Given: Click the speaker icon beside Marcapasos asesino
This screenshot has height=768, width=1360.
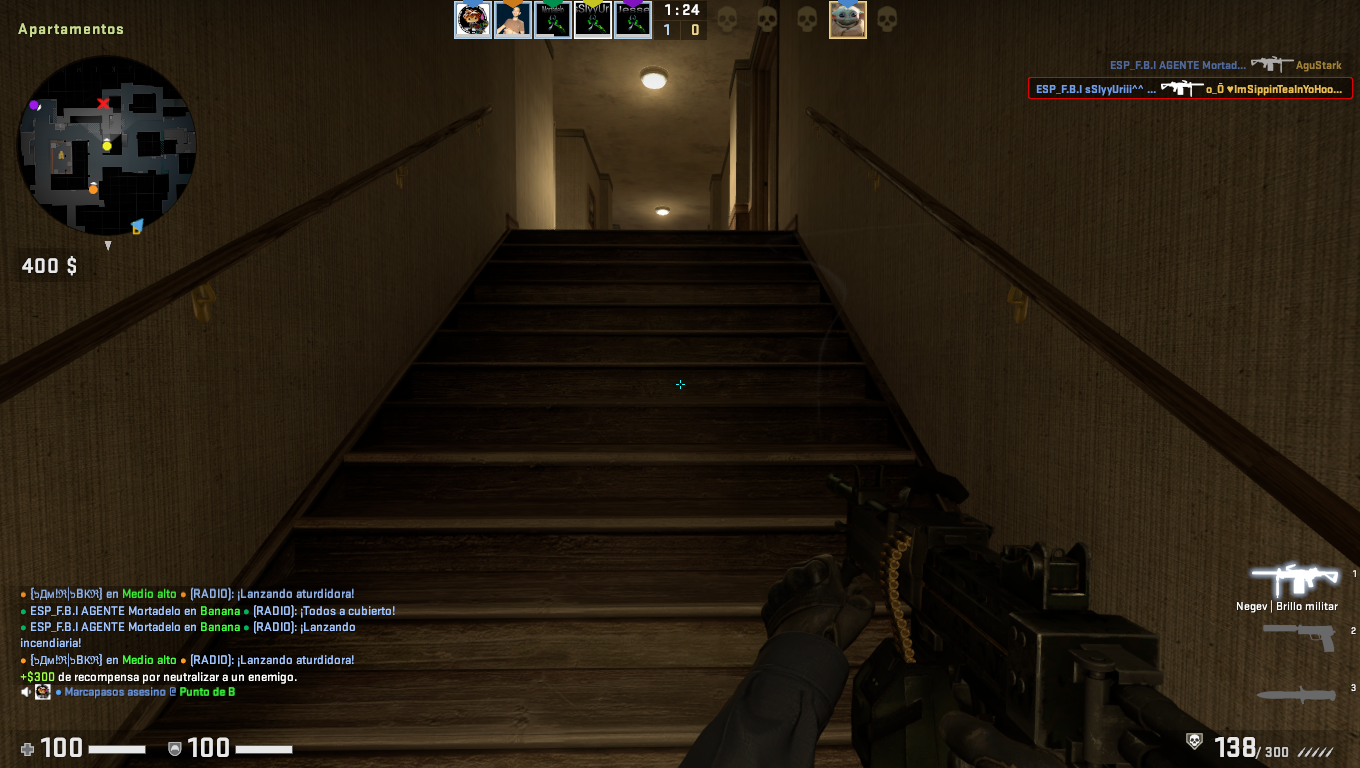Looking at the screenshot, I should (27, 692).
